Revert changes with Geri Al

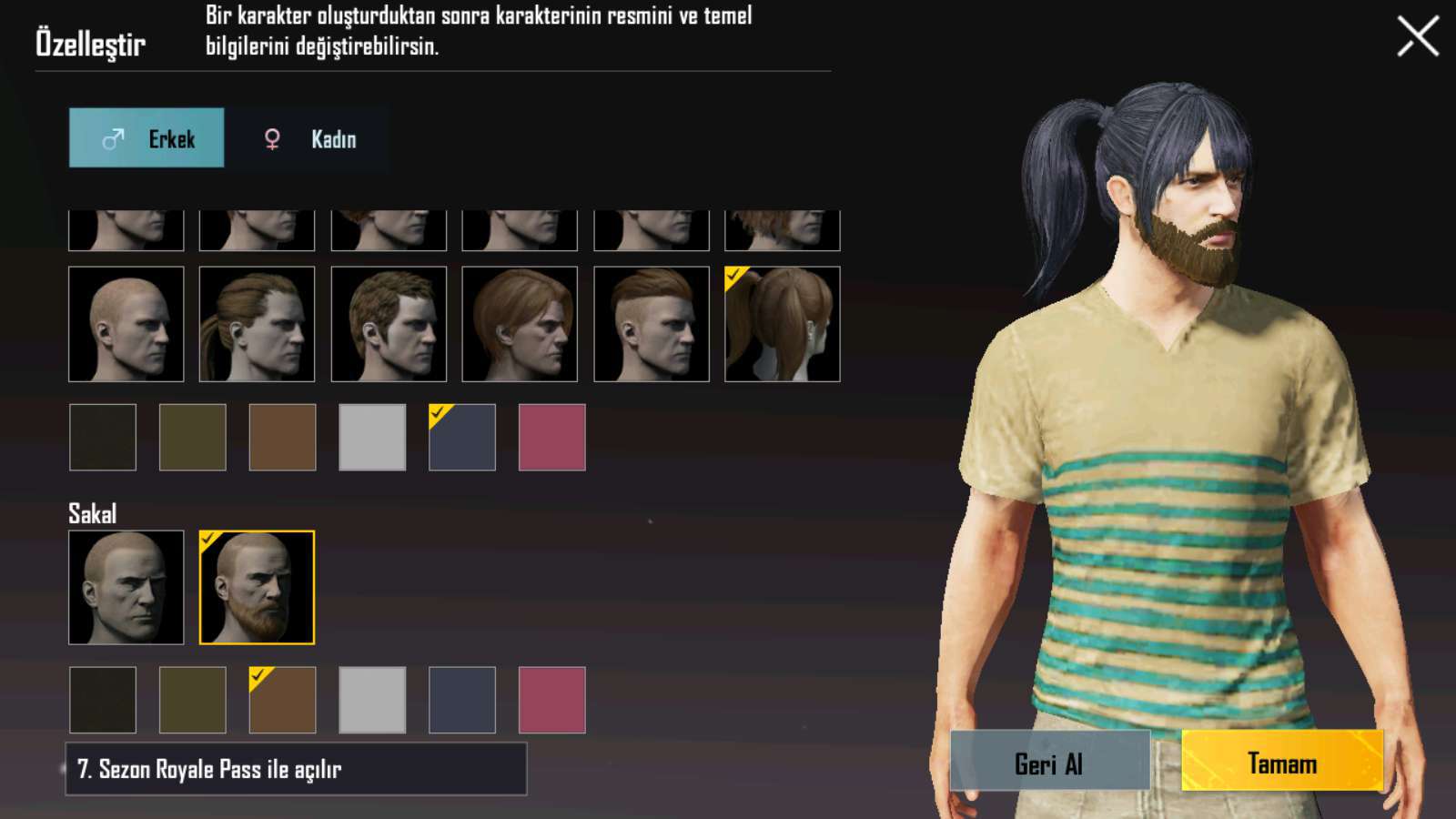pyautogui.click(x=1049, y=761)
